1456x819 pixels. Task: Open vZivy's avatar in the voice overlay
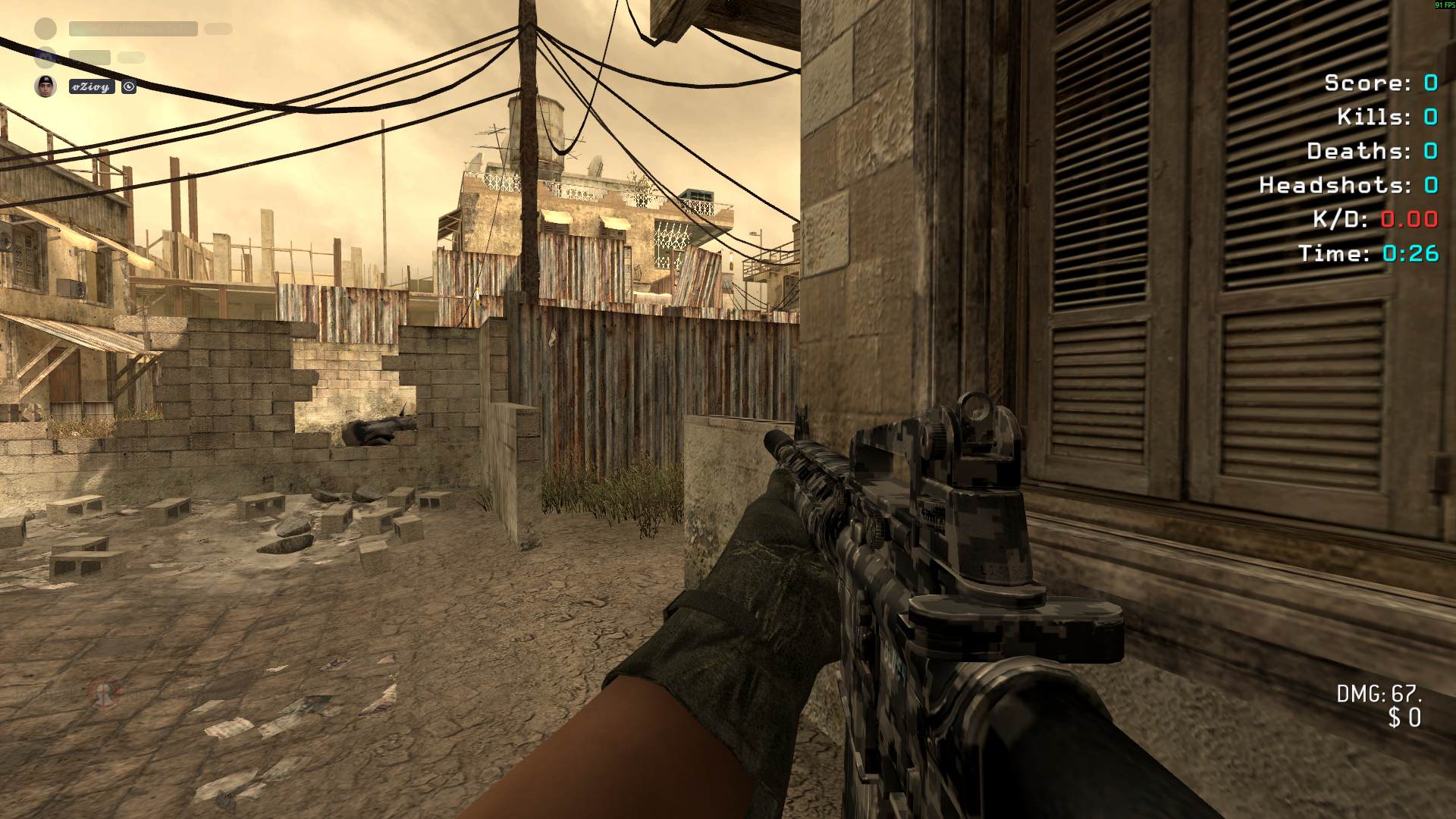pyautogui.click(x=45, y=86)
